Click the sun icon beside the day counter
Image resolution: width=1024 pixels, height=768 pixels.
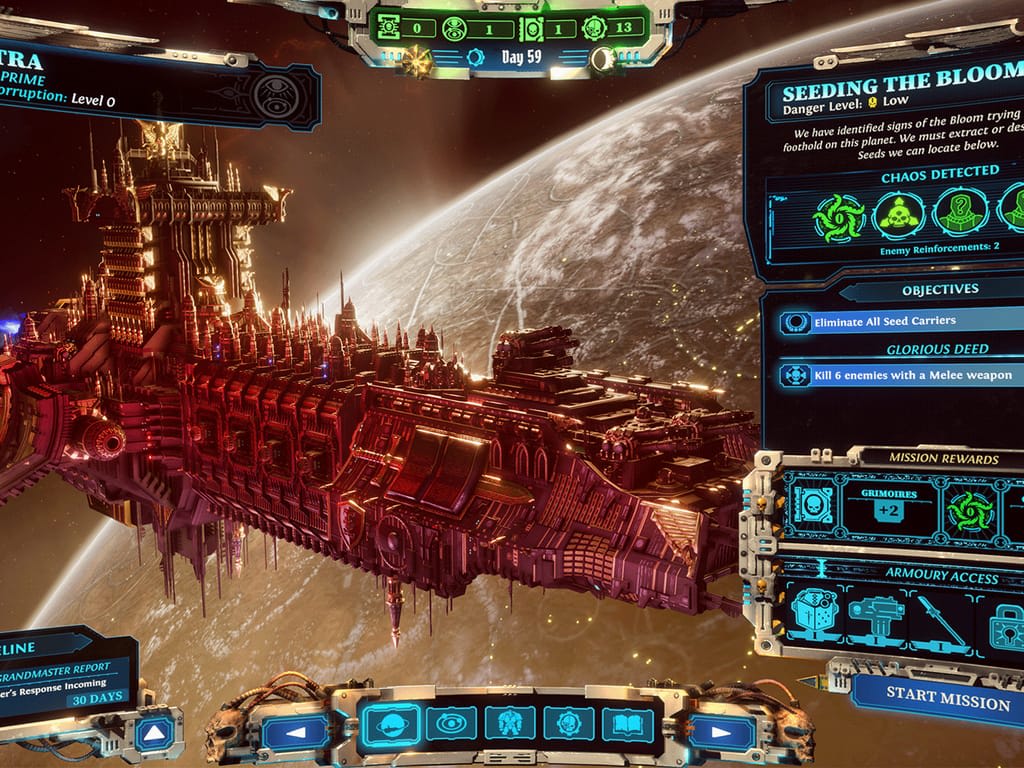tap(418, 59)
